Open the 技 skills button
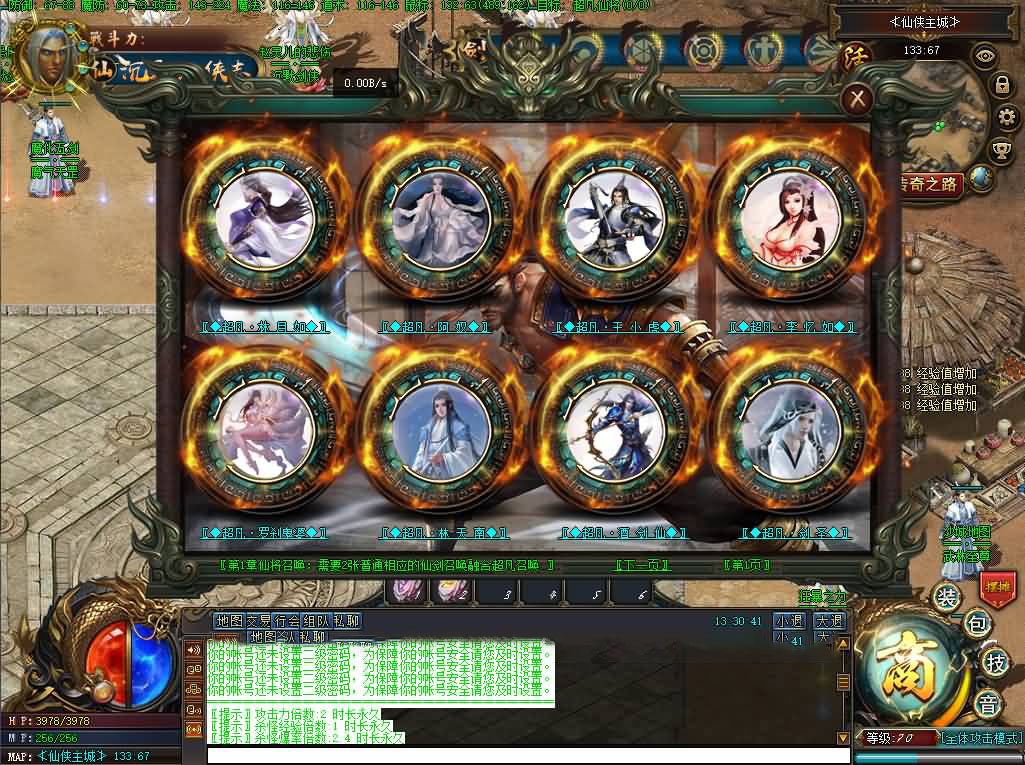 tap(995, 662)
